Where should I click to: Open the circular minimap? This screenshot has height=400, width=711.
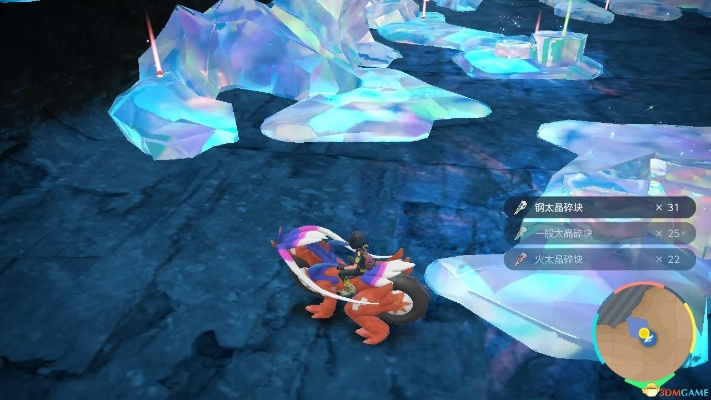coord(645,331)
